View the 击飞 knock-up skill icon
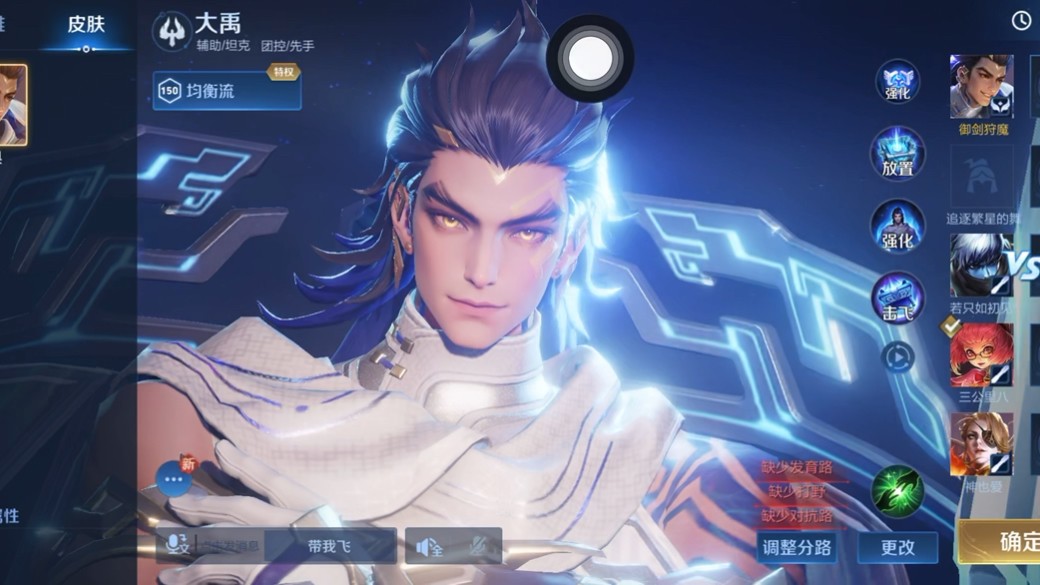The image size is (1040, 585). [x=897, y=298]
